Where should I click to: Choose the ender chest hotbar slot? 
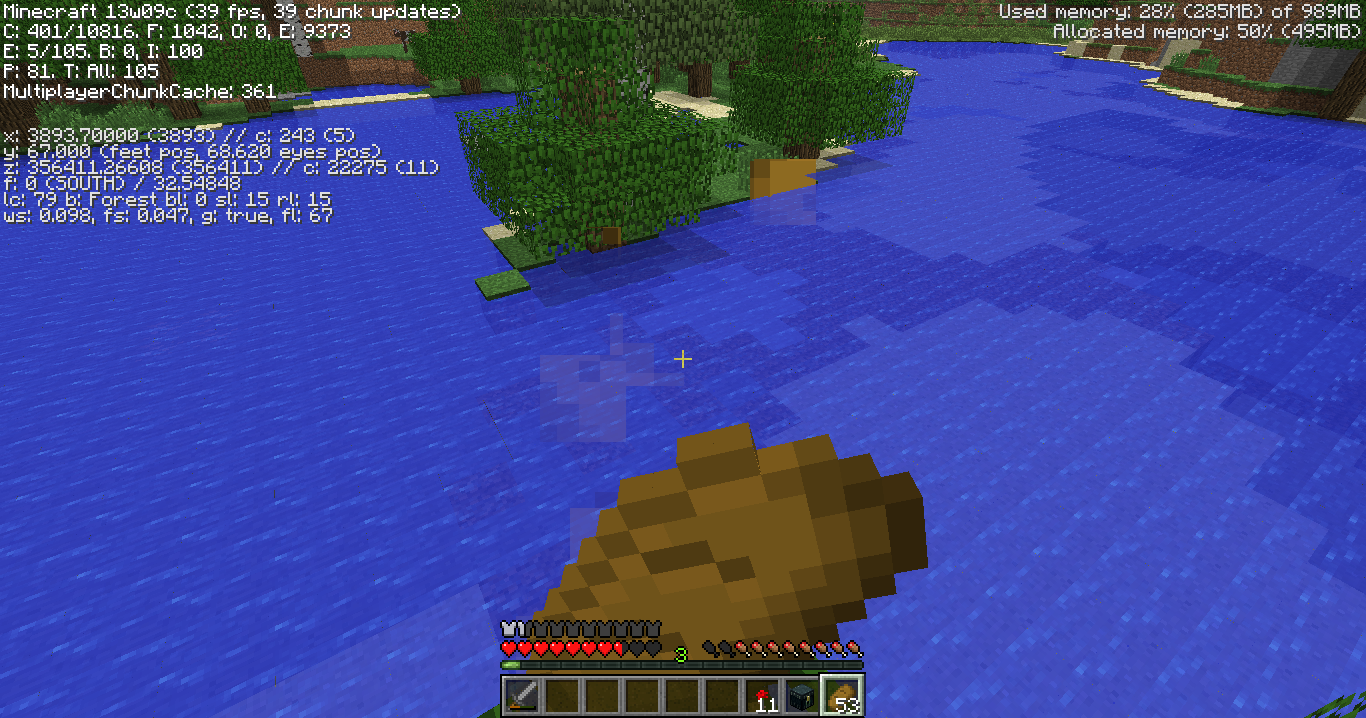[x=802, y=695]
